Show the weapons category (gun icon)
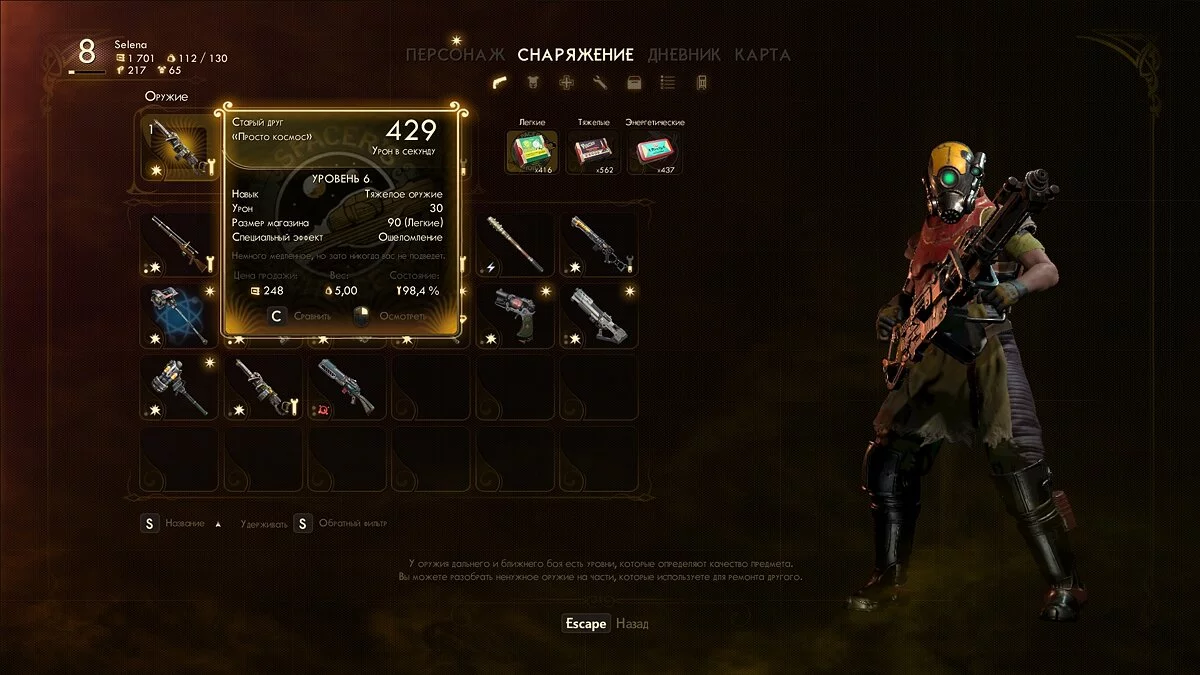Image resolution: width=1200 pixels, height=675 pixels. (x=498, y=83)
